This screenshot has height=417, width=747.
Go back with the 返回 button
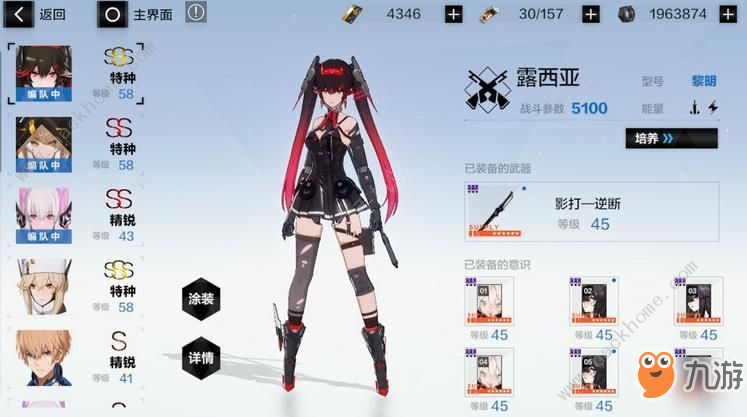pos(37,14)
